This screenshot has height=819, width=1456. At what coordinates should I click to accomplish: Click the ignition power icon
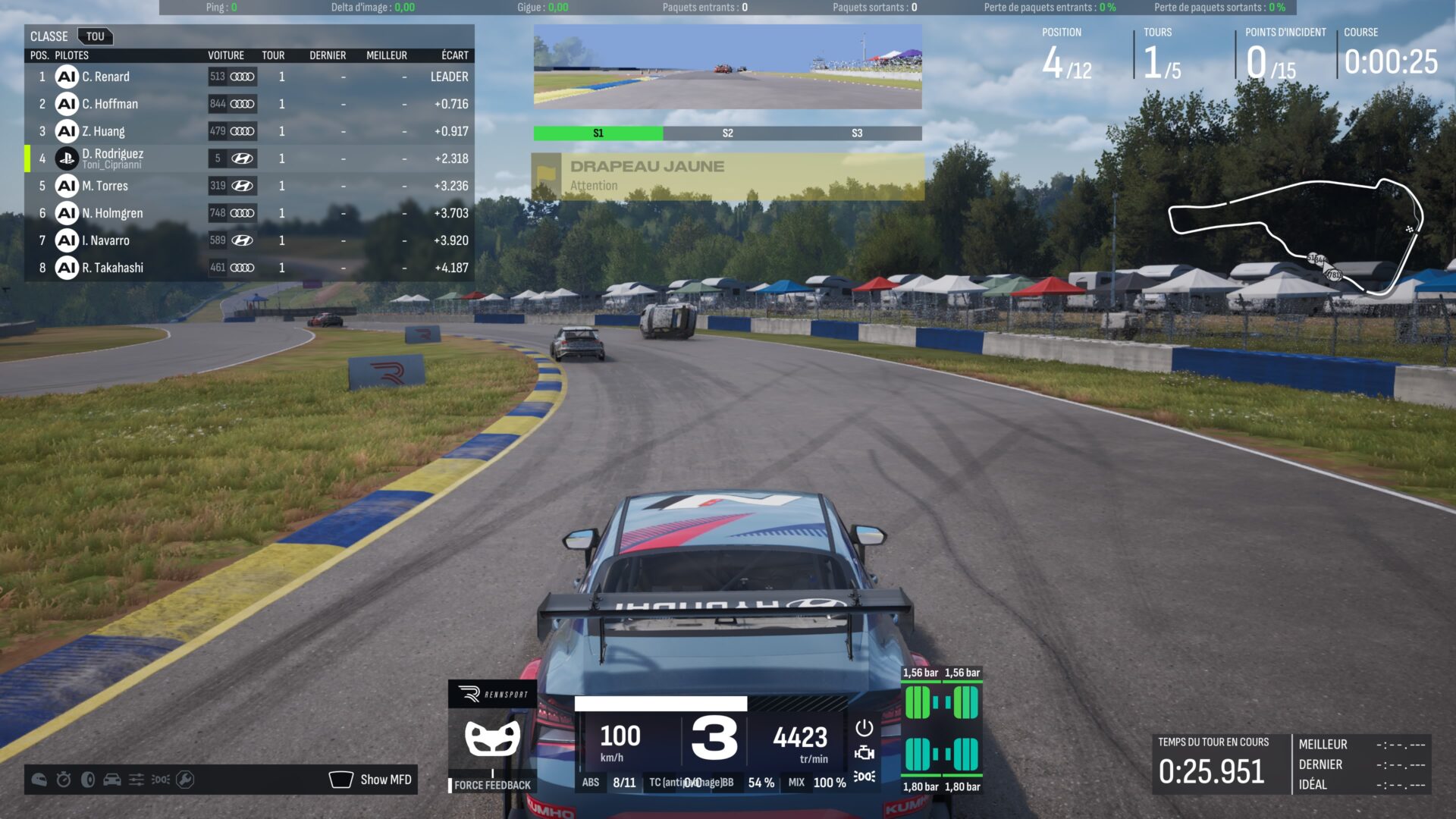point(864,728)
